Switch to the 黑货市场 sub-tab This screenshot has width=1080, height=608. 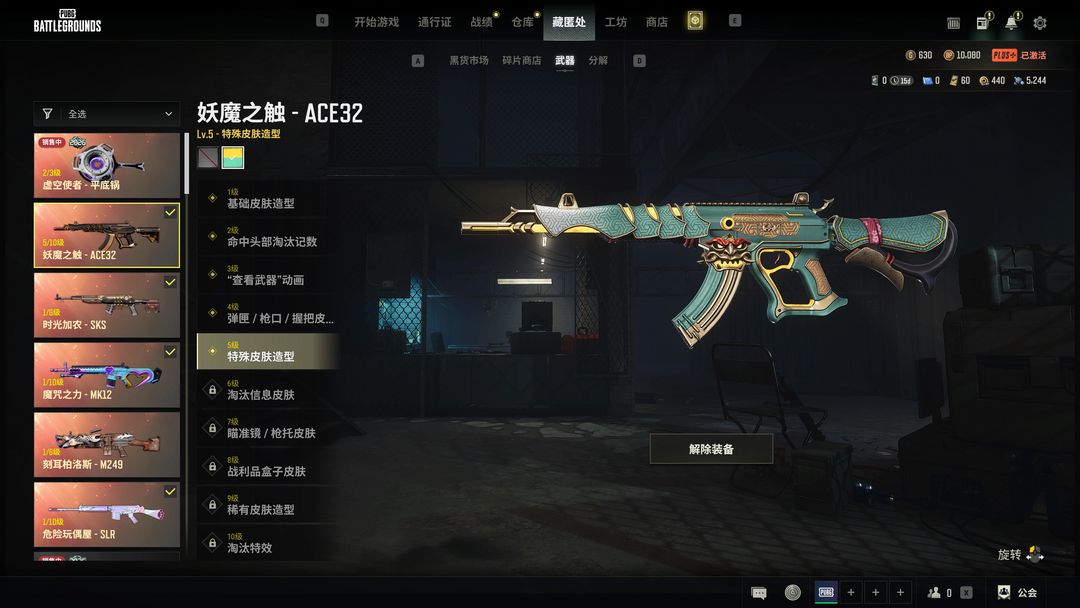pyautogui.click(x=468, y=61)
